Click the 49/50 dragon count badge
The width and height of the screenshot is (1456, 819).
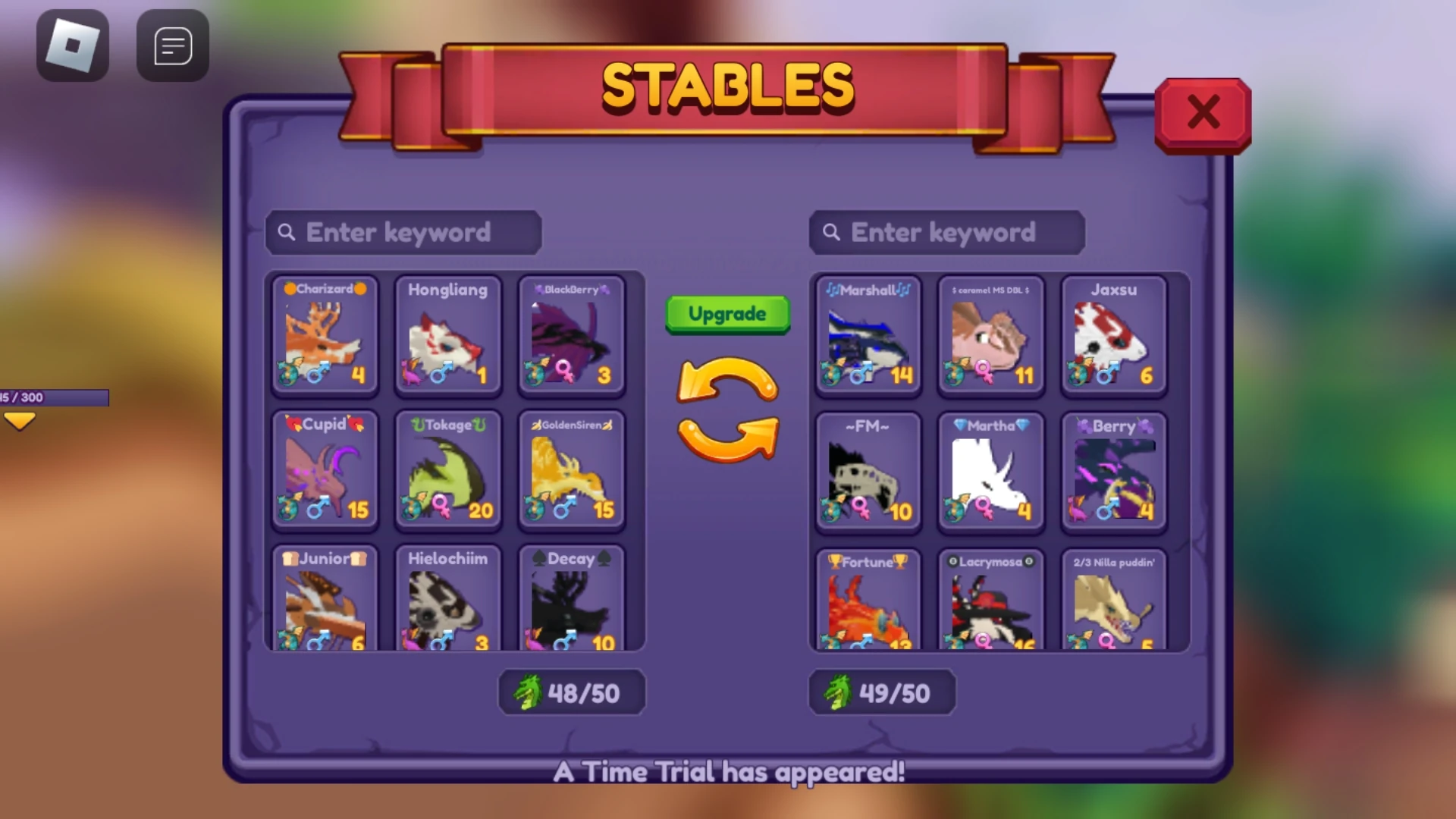pos(882,691)
